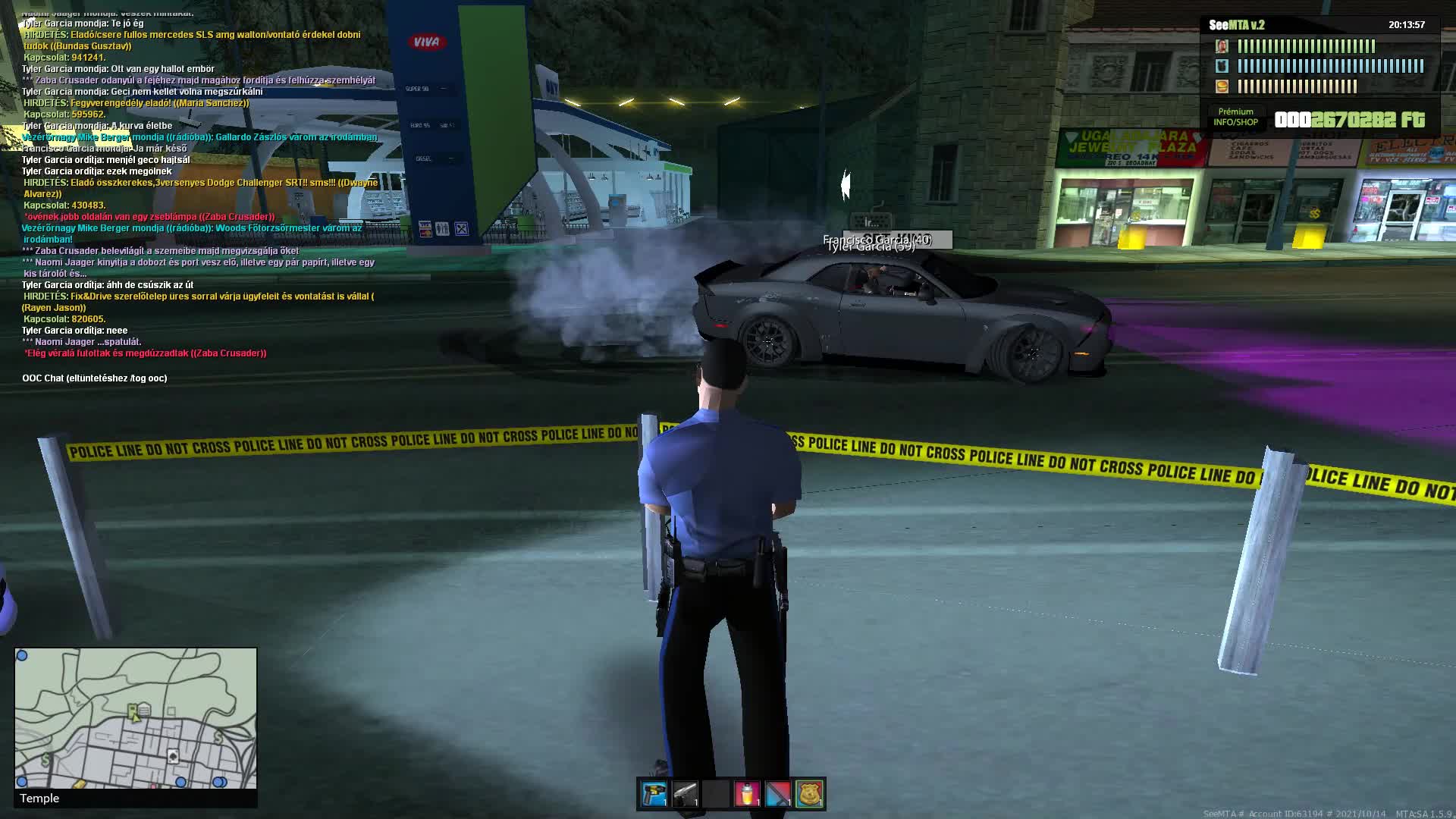Image resolution: width=1456 pixels, height=819 pixels.
Task: Choose the spray can hotbar slot
Action: [x=747, y=794]
